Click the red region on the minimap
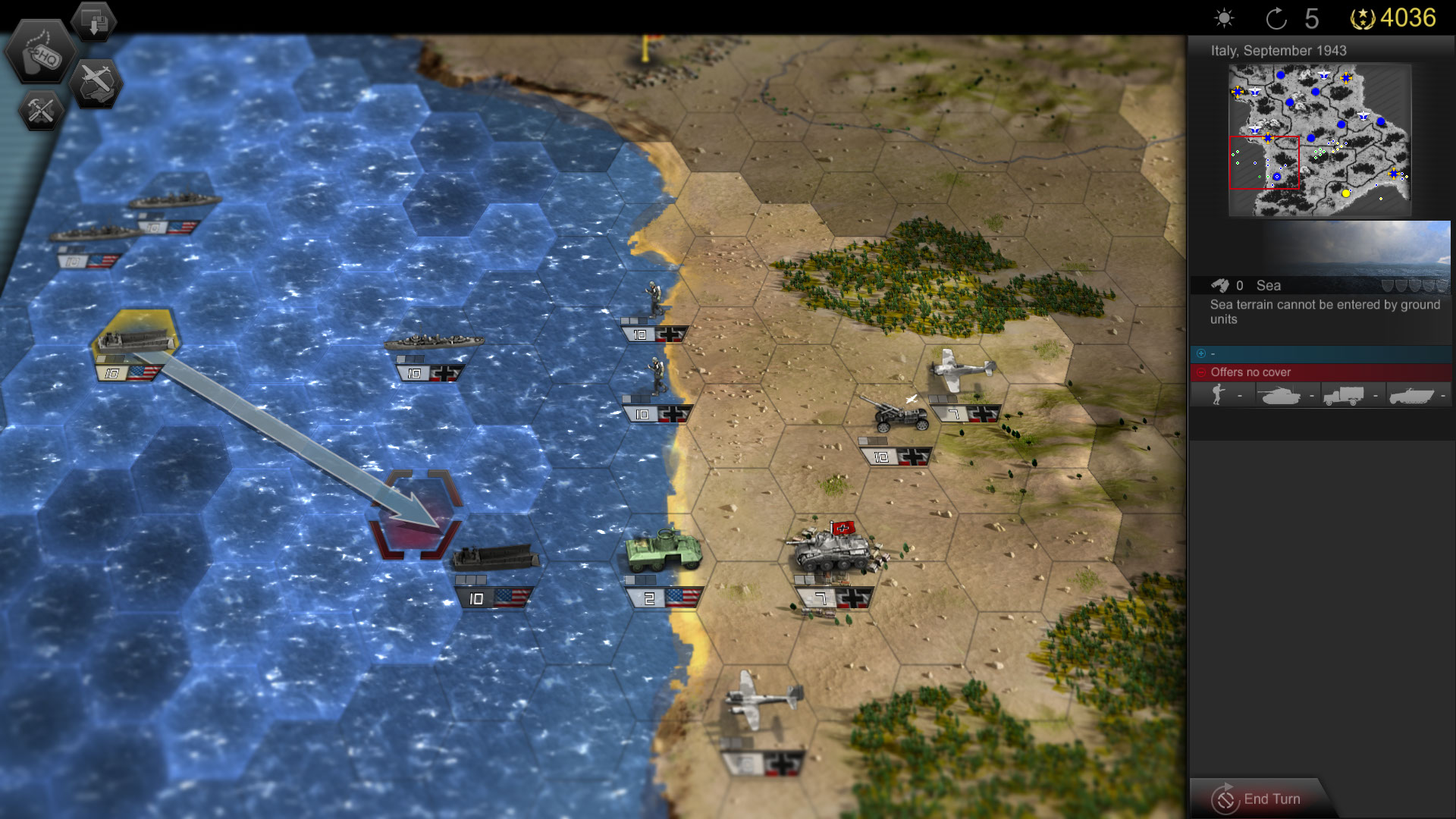 click(x=1265, y=163)
